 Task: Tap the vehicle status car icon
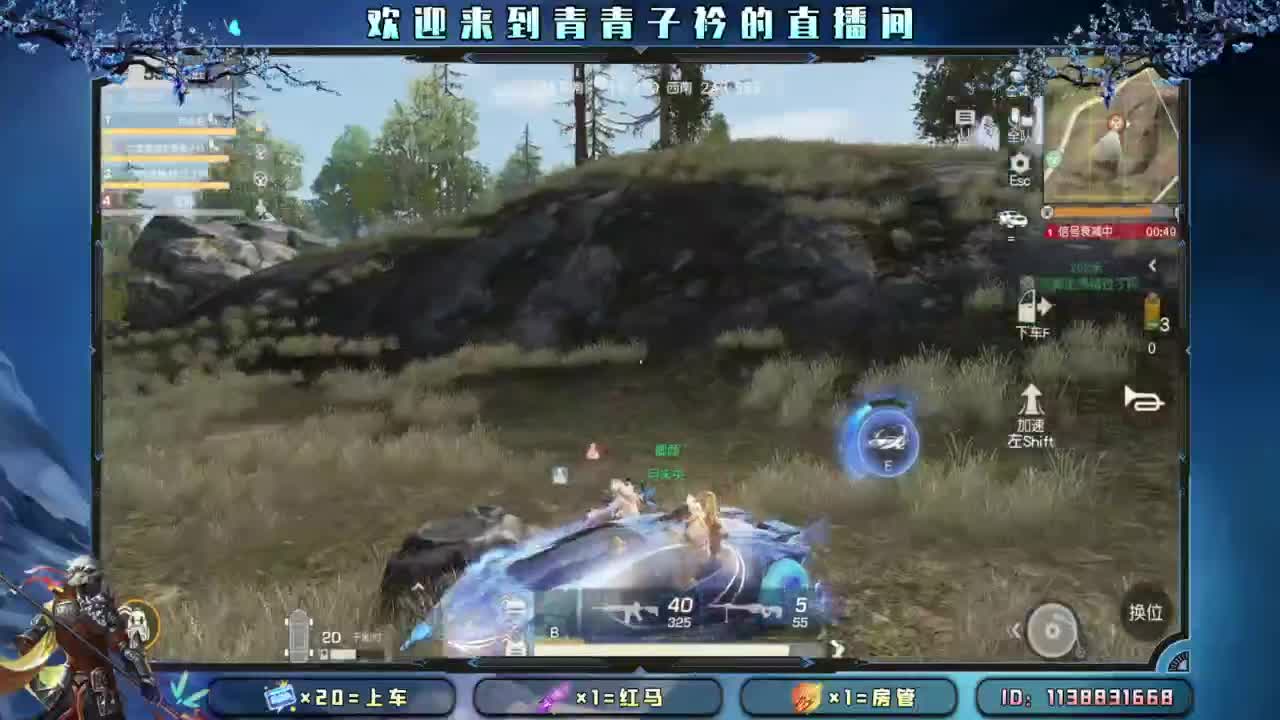1012,218
